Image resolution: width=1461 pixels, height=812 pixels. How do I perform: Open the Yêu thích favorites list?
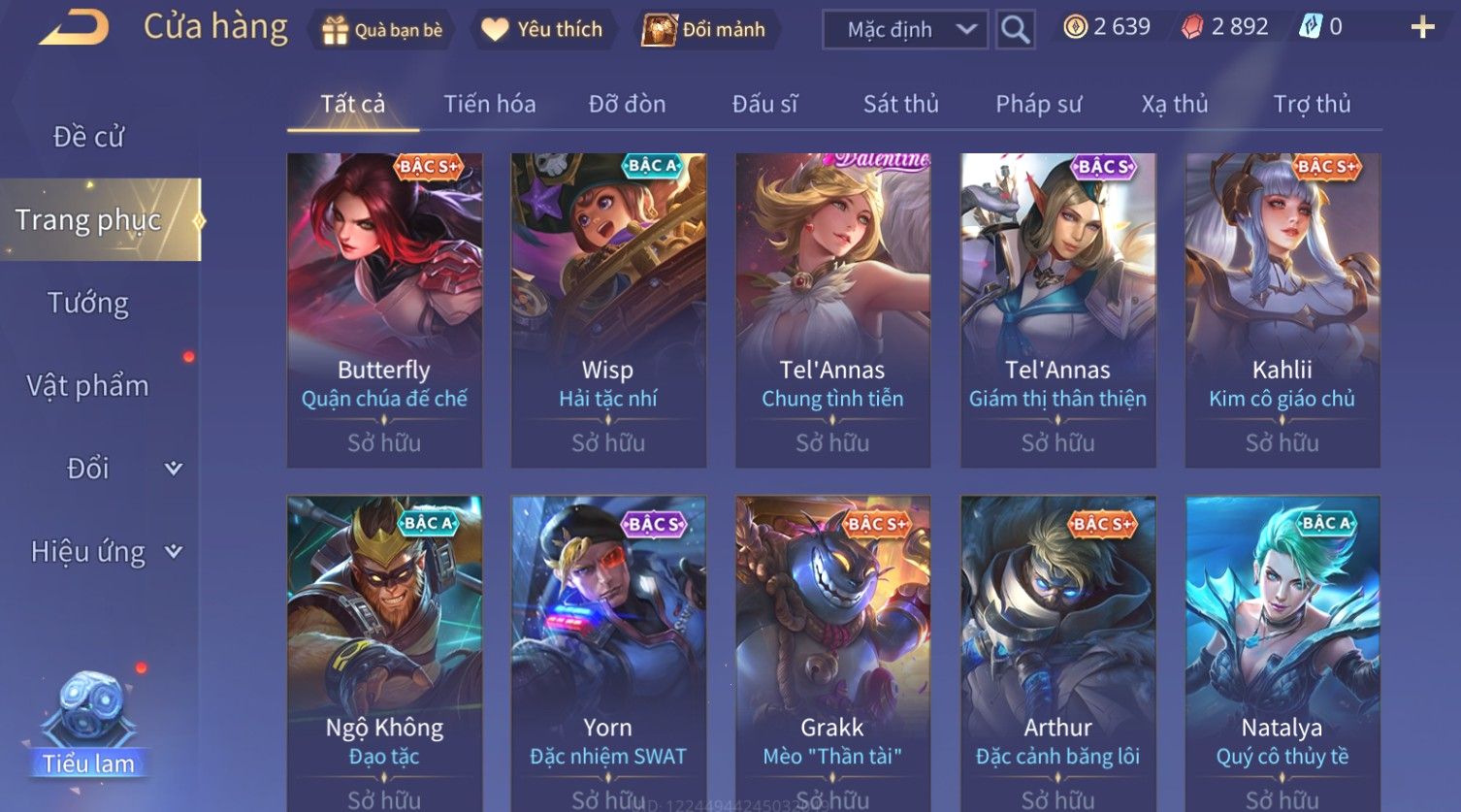(543, 30)
